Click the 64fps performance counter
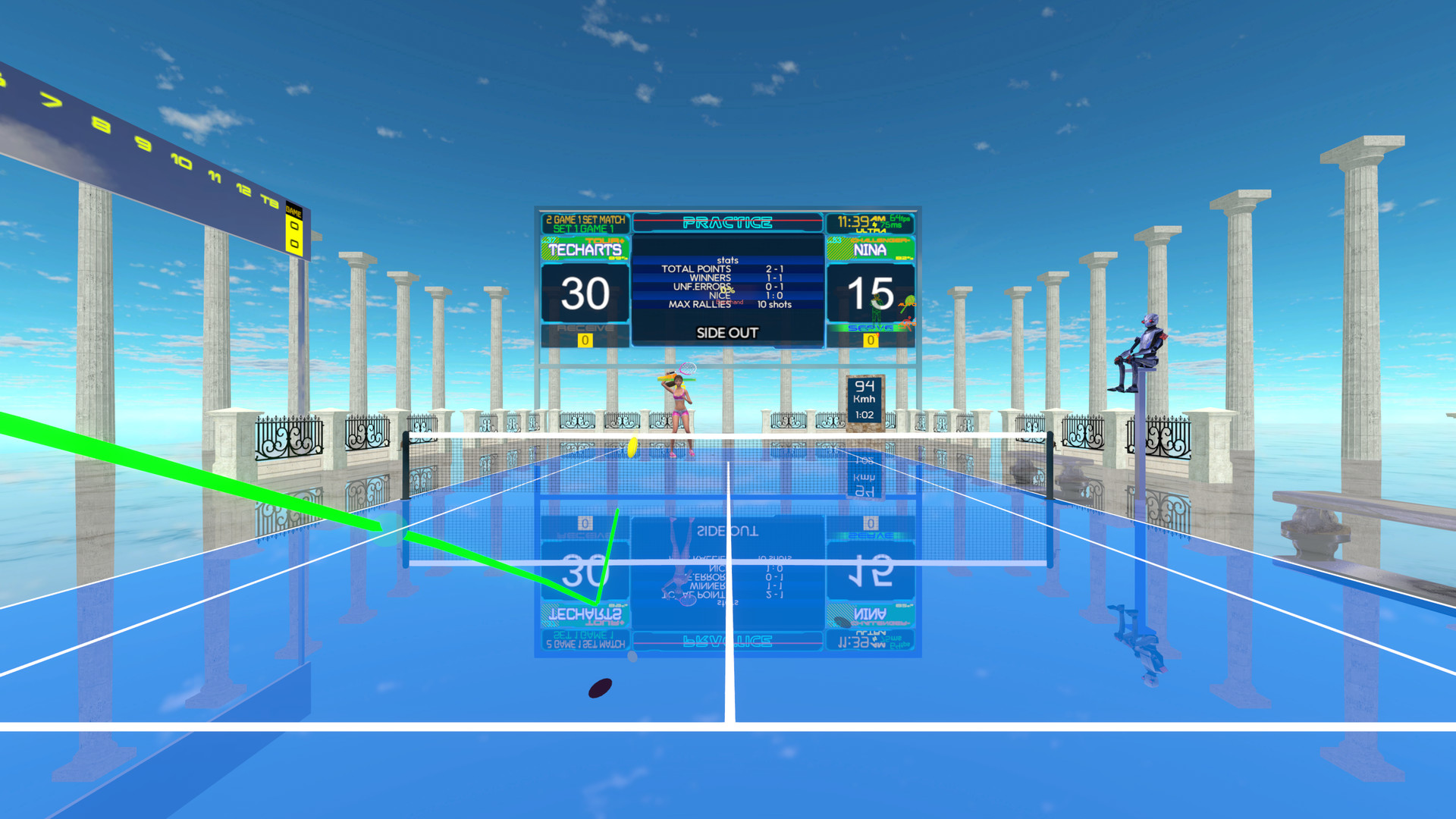This screenshot has width=1456, height=819. [x=899, y=218]
